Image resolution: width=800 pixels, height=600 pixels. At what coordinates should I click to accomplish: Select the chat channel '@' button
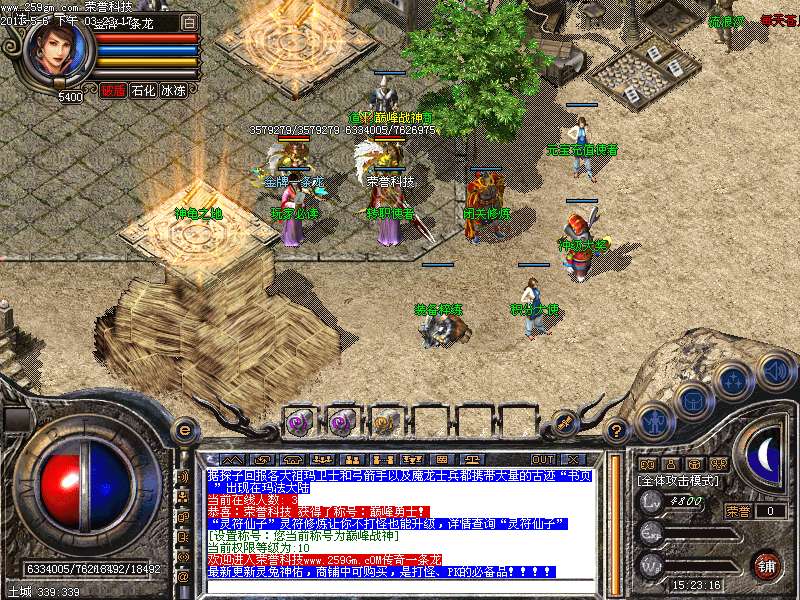point(183,576)
